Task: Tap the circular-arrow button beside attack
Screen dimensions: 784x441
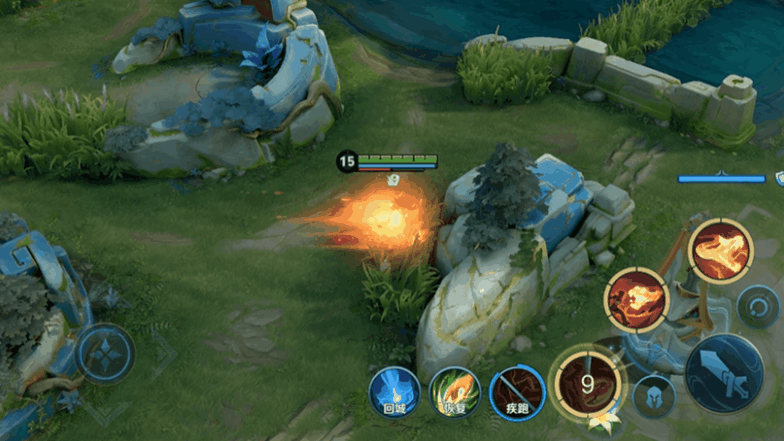Action: [757, 306]
